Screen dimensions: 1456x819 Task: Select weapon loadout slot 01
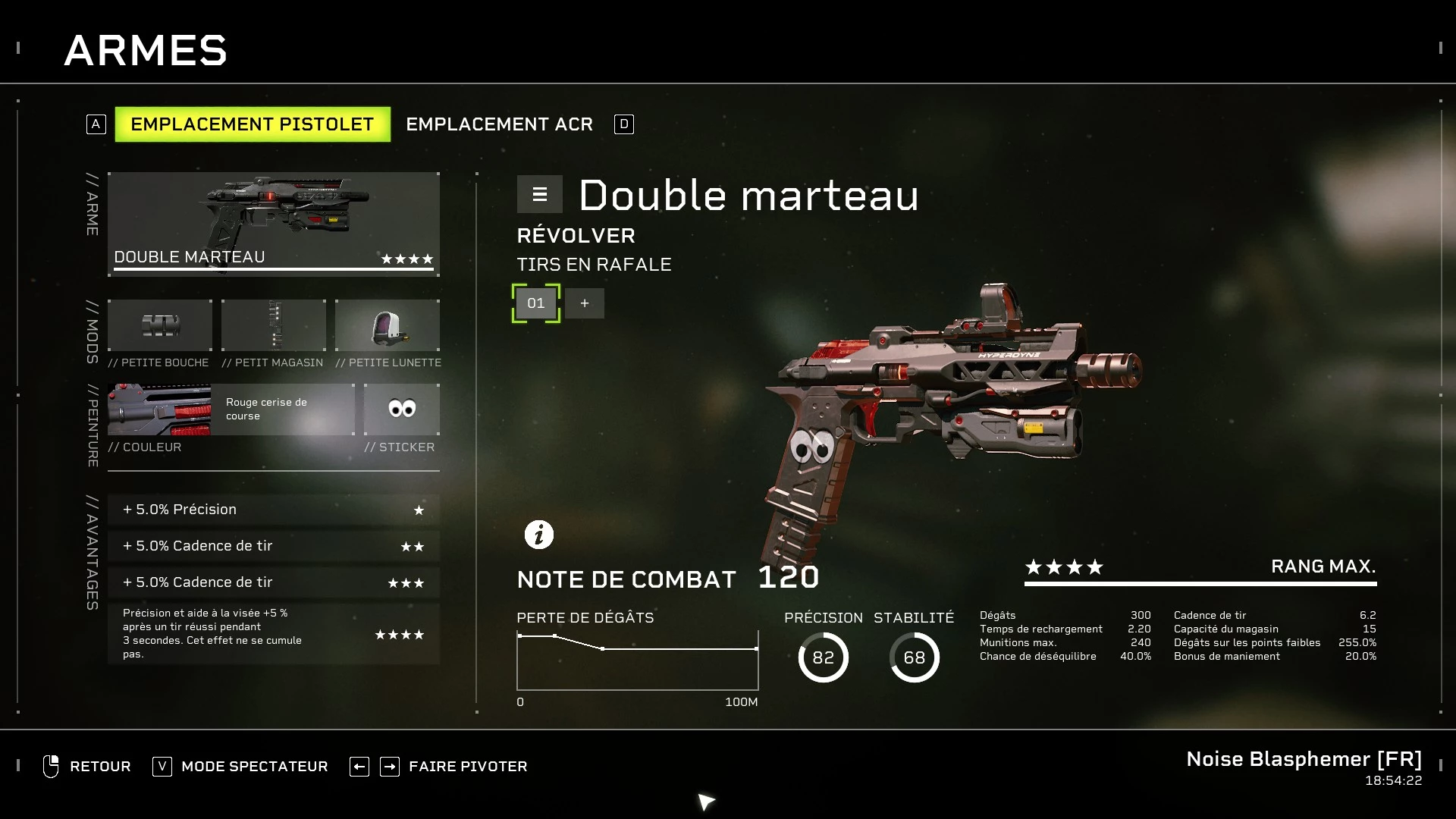[536, 303]
